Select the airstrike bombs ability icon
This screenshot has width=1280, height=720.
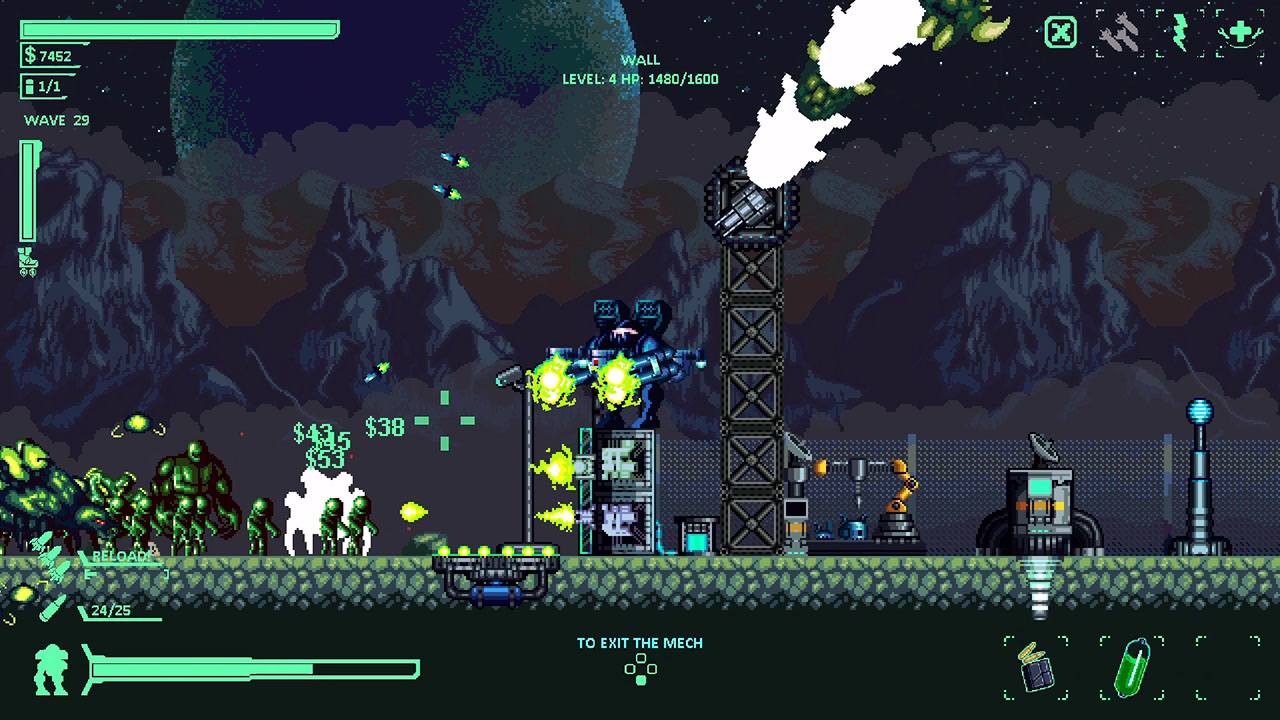1120,33
